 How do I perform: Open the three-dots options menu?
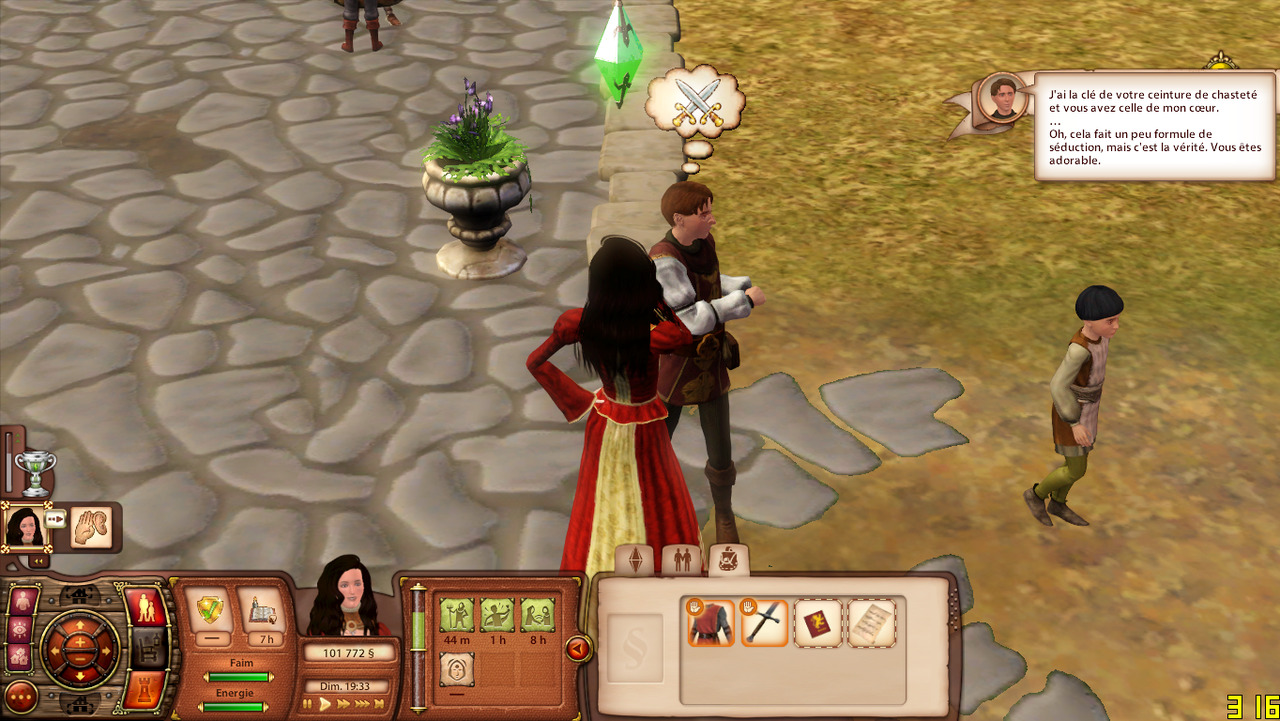point(20,696)
